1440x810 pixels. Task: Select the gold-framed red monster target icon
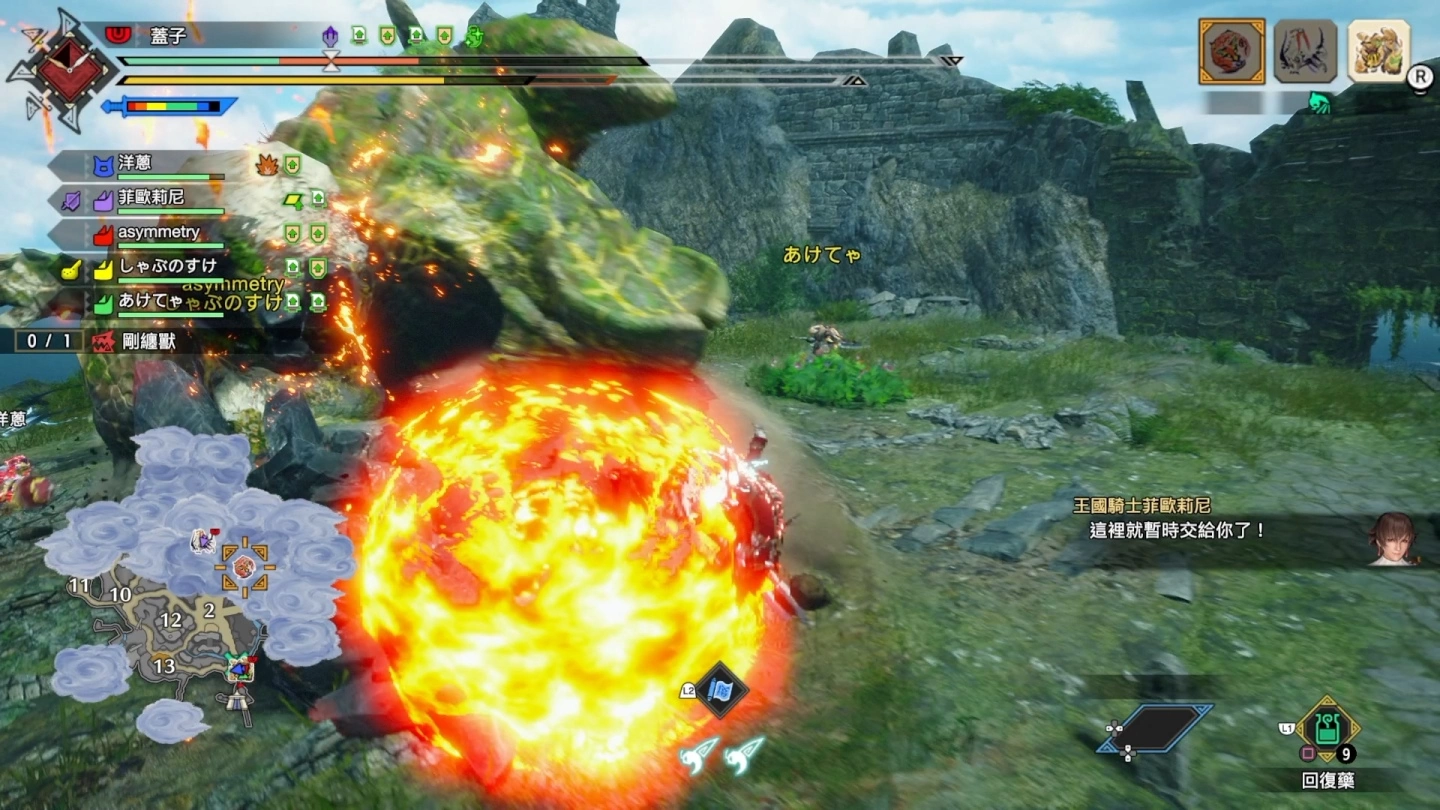point(1231,51)
